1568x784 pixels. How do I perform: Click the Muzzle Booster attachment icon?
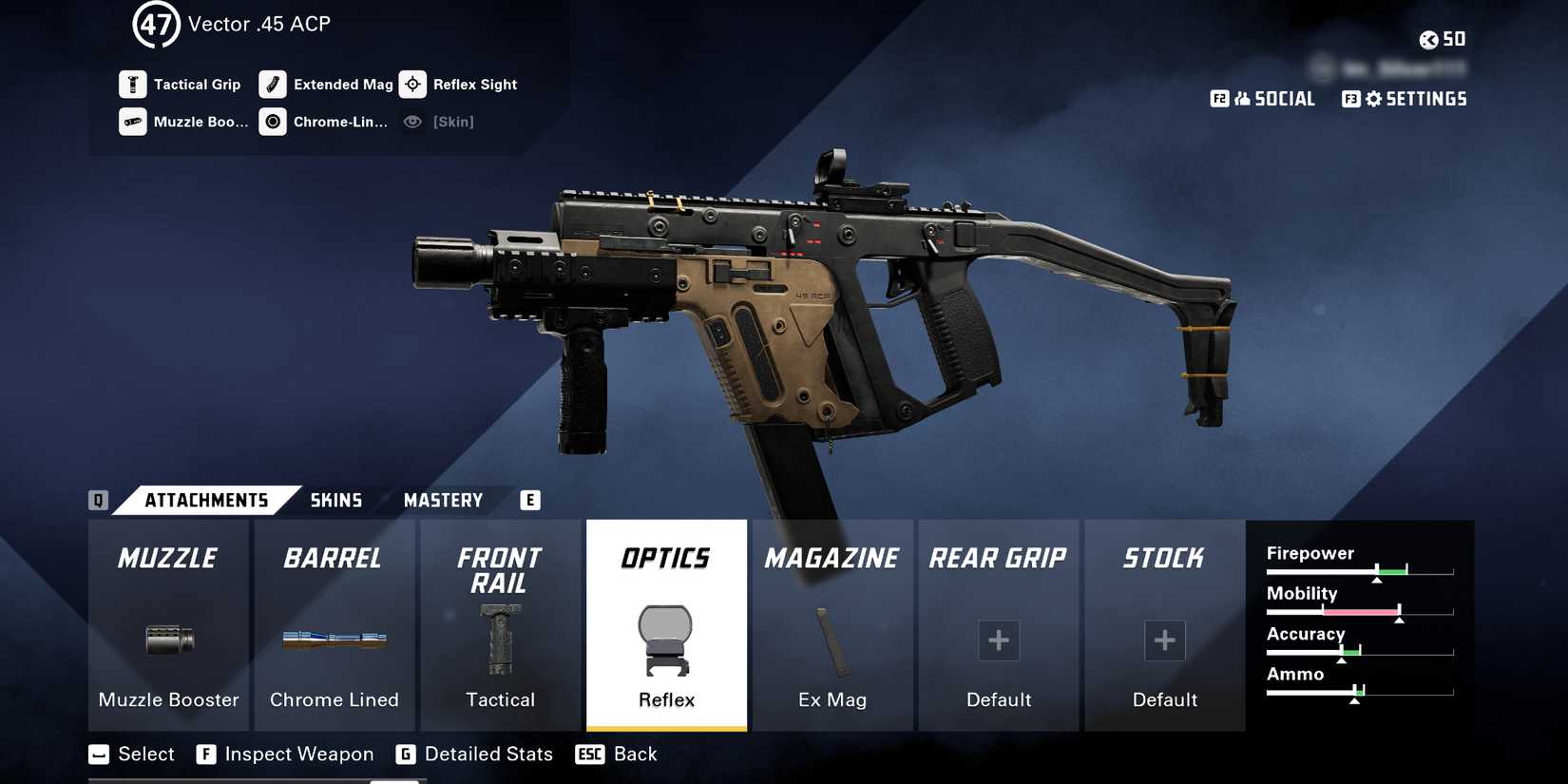click(x=132, y=122)
